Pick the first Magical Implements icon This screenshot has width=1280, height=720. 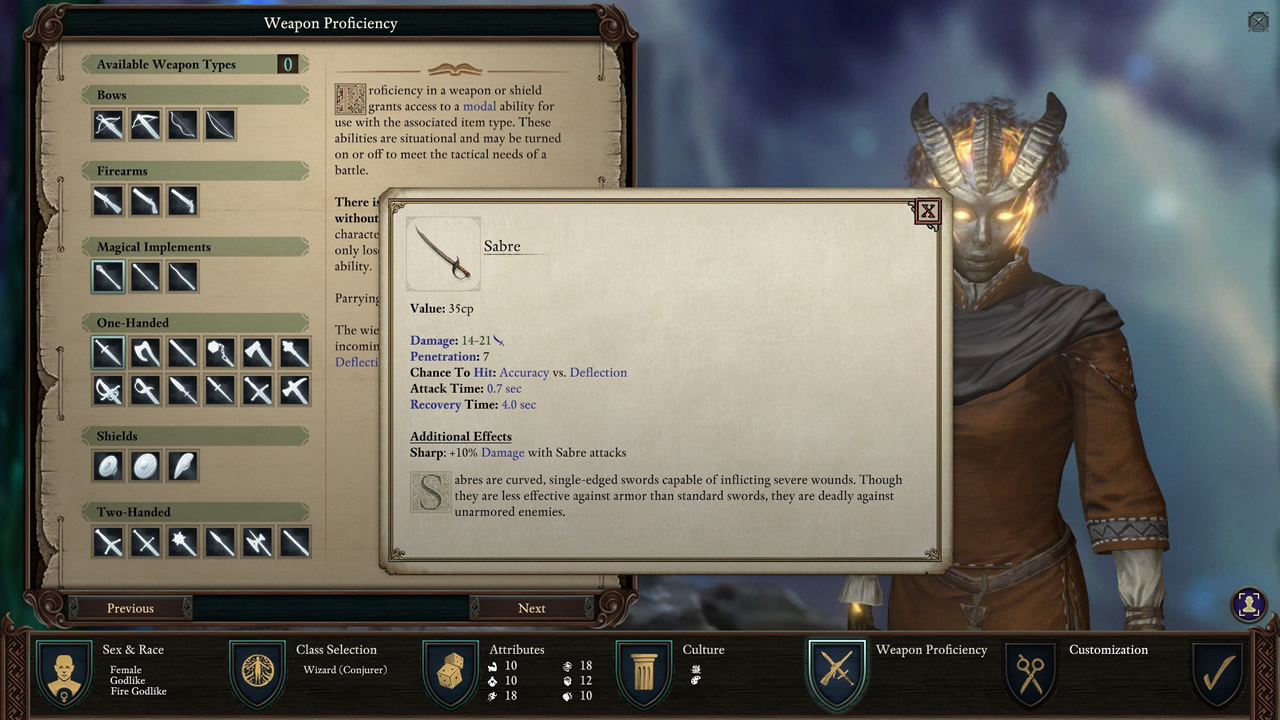(108, 277)
